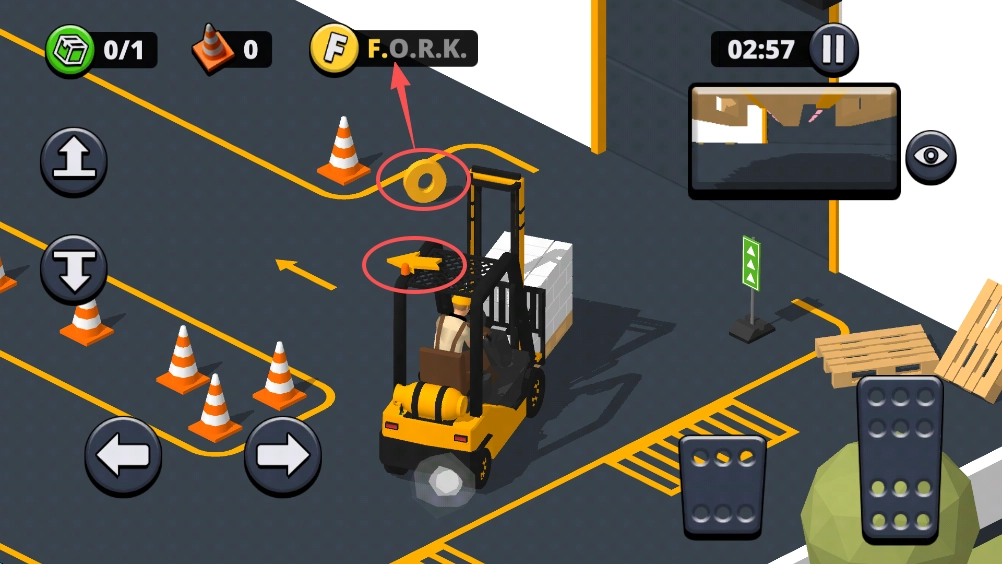Click the fork camera preview window
Screen dimensions: 1002x564
(x=794, y=141)
